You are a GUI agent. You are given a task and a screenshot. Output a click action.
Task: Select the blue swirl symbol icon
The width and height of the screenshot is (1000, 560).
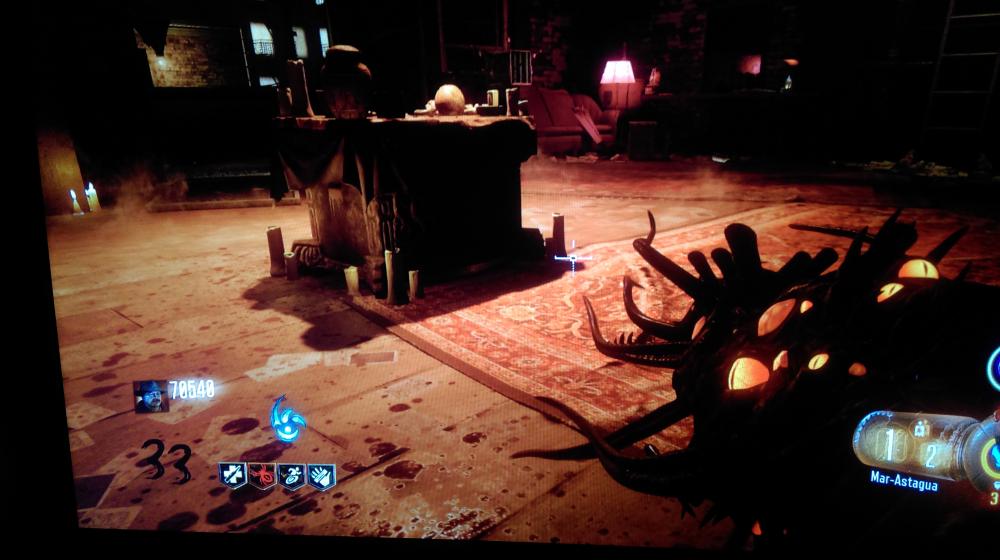coord(288,419)
